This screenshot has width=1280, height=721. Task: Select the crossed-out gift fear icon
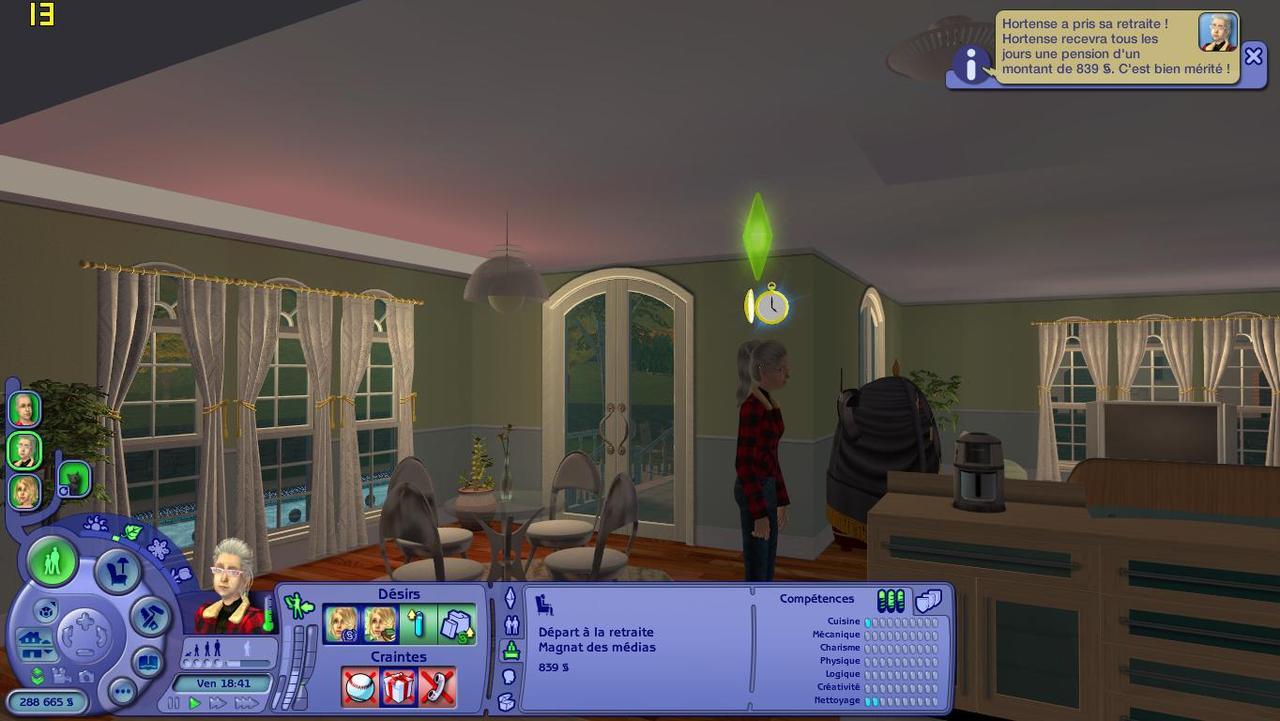398,687
